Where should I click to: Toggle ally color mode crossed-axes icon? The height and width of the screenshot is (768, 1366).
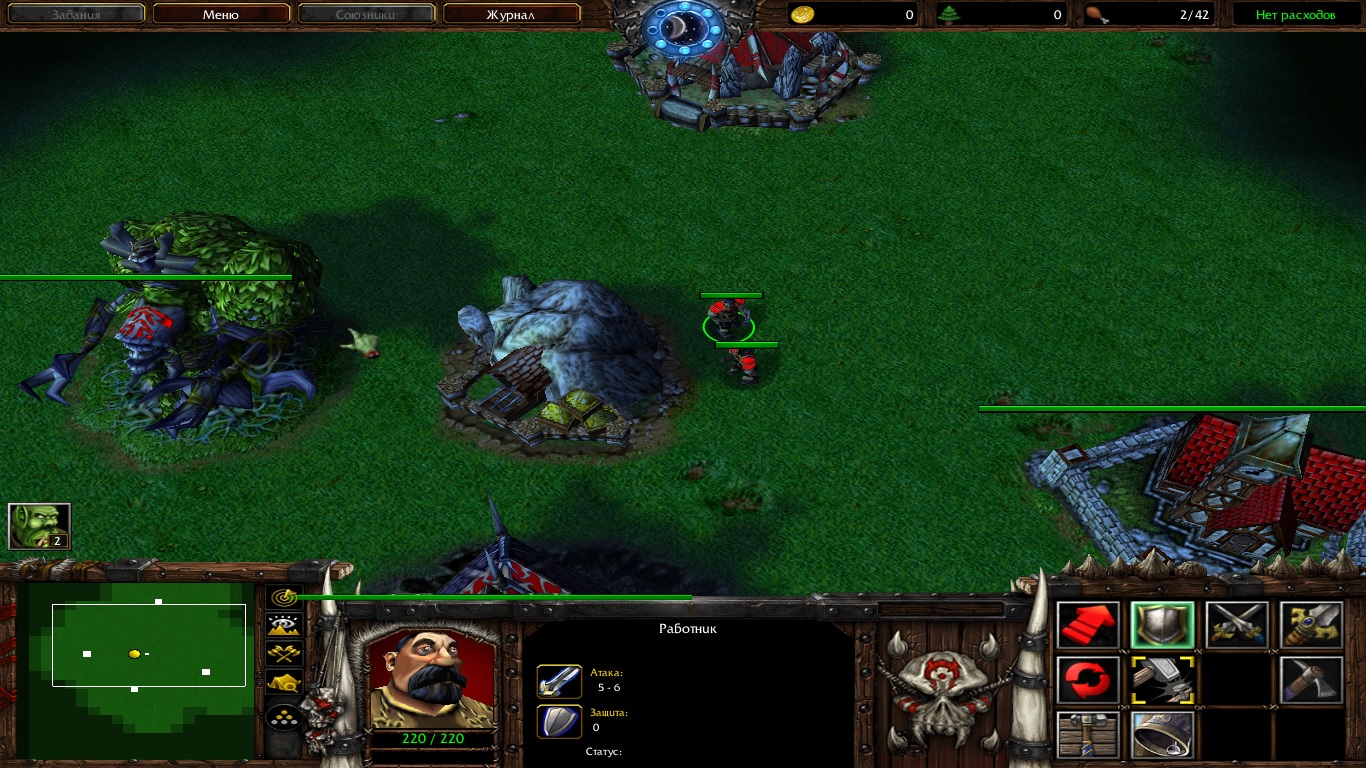pos(285,654)
